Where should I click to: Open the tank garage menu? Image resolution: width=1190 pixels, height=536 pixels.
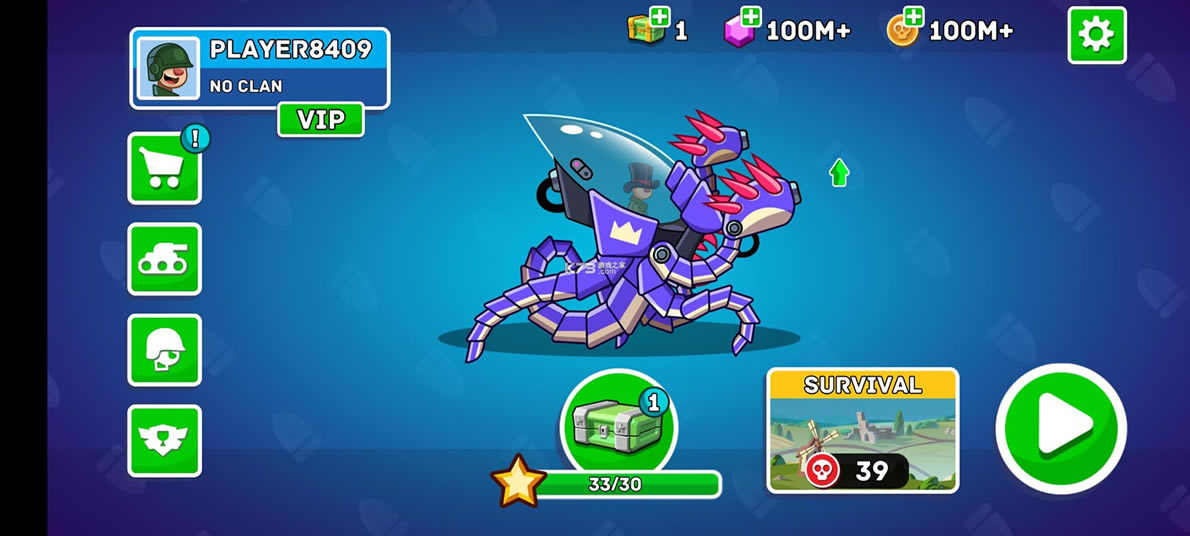(164, 259)
